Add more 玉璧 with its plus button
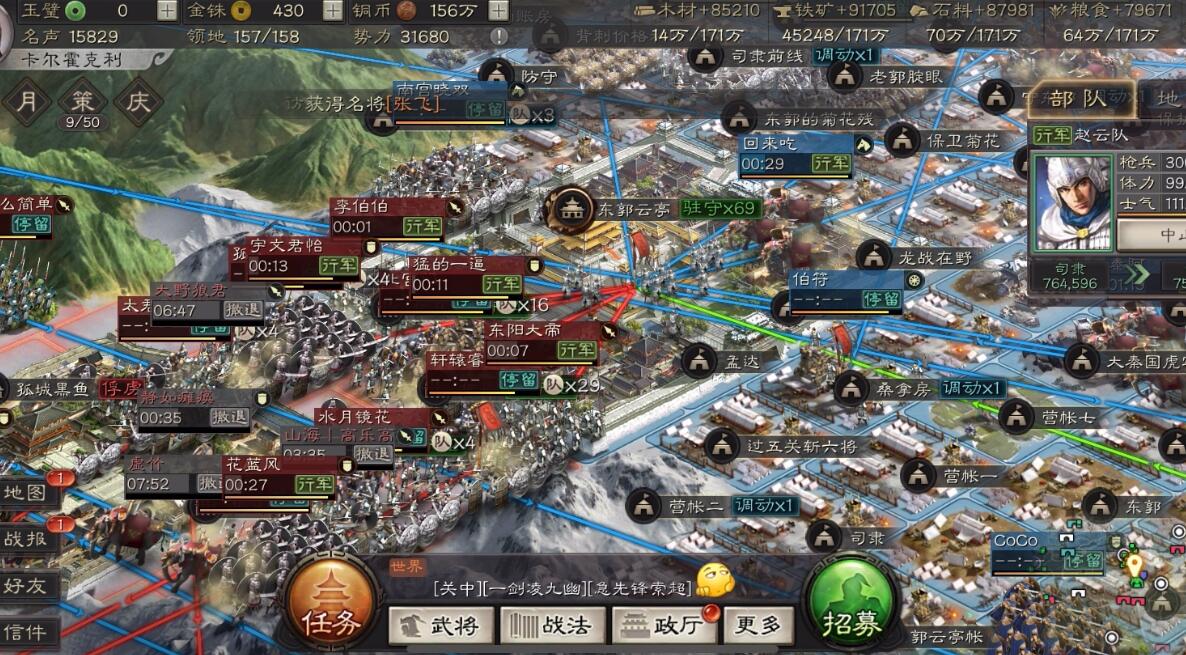Image resolution: width=1186 pixels, height=655 pixels. tap(167, 11)
